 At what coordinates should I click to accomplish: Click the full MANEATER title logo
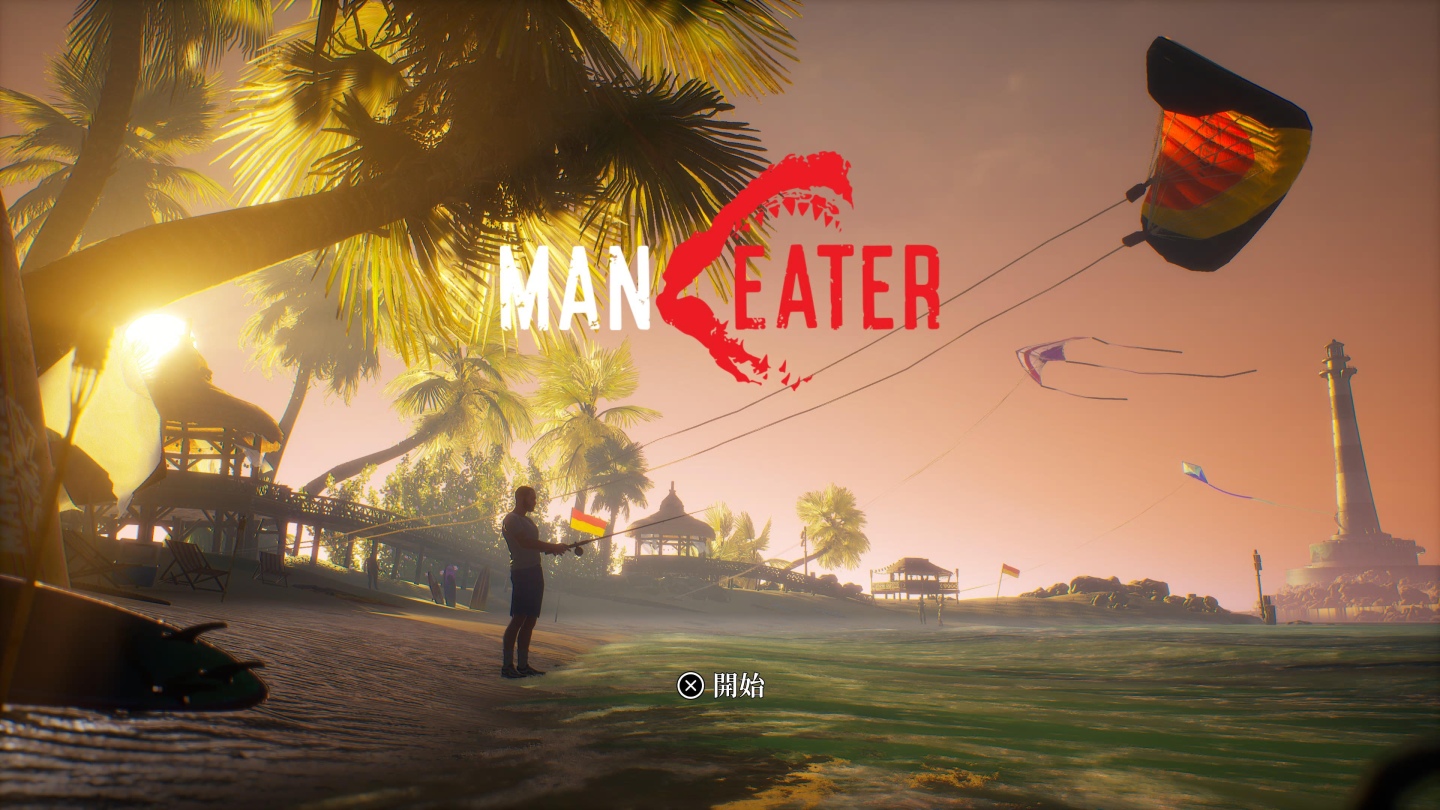[720, 280]
